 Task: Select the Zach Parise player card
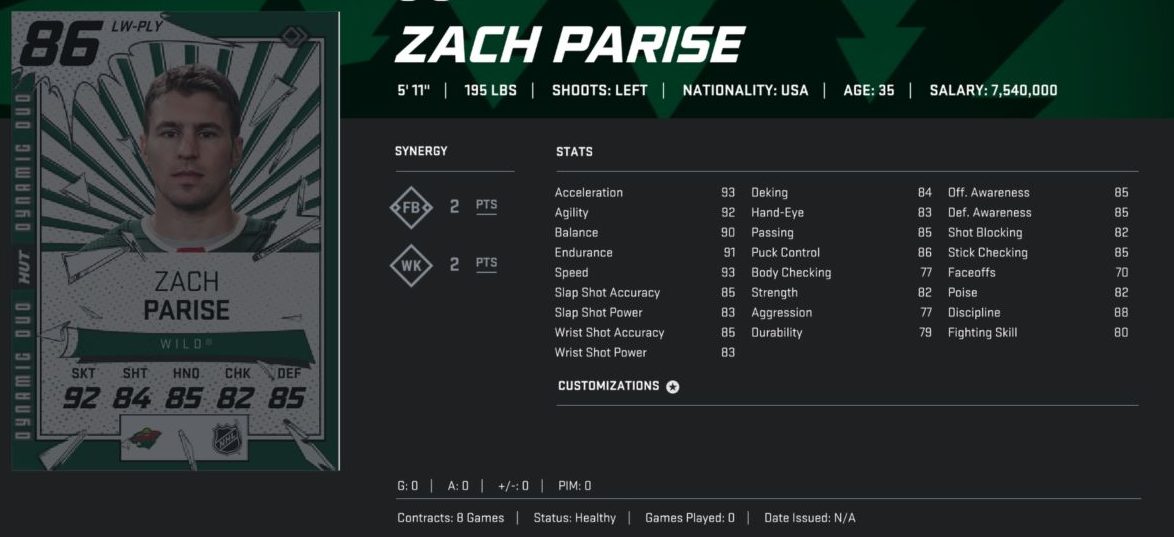coord(175,240)
